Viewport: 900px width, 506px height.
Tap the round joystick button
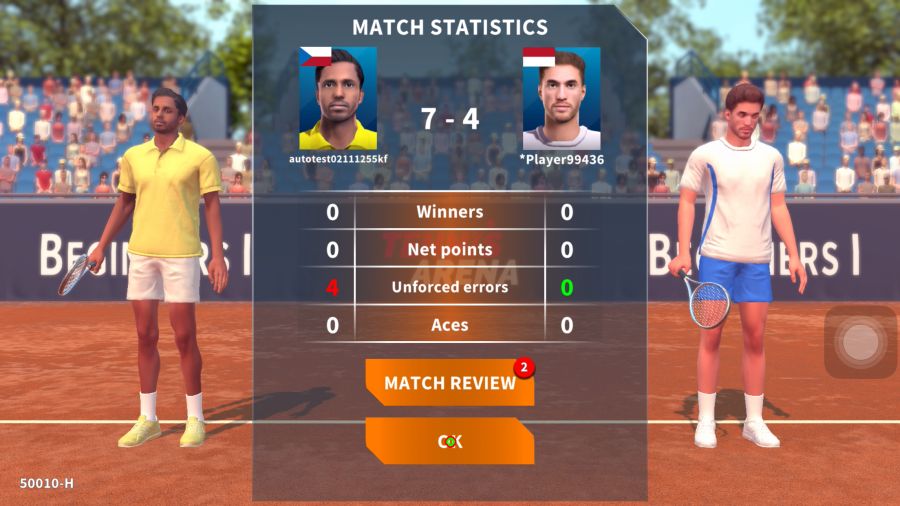pyautogui.click(x=859, y=342)
